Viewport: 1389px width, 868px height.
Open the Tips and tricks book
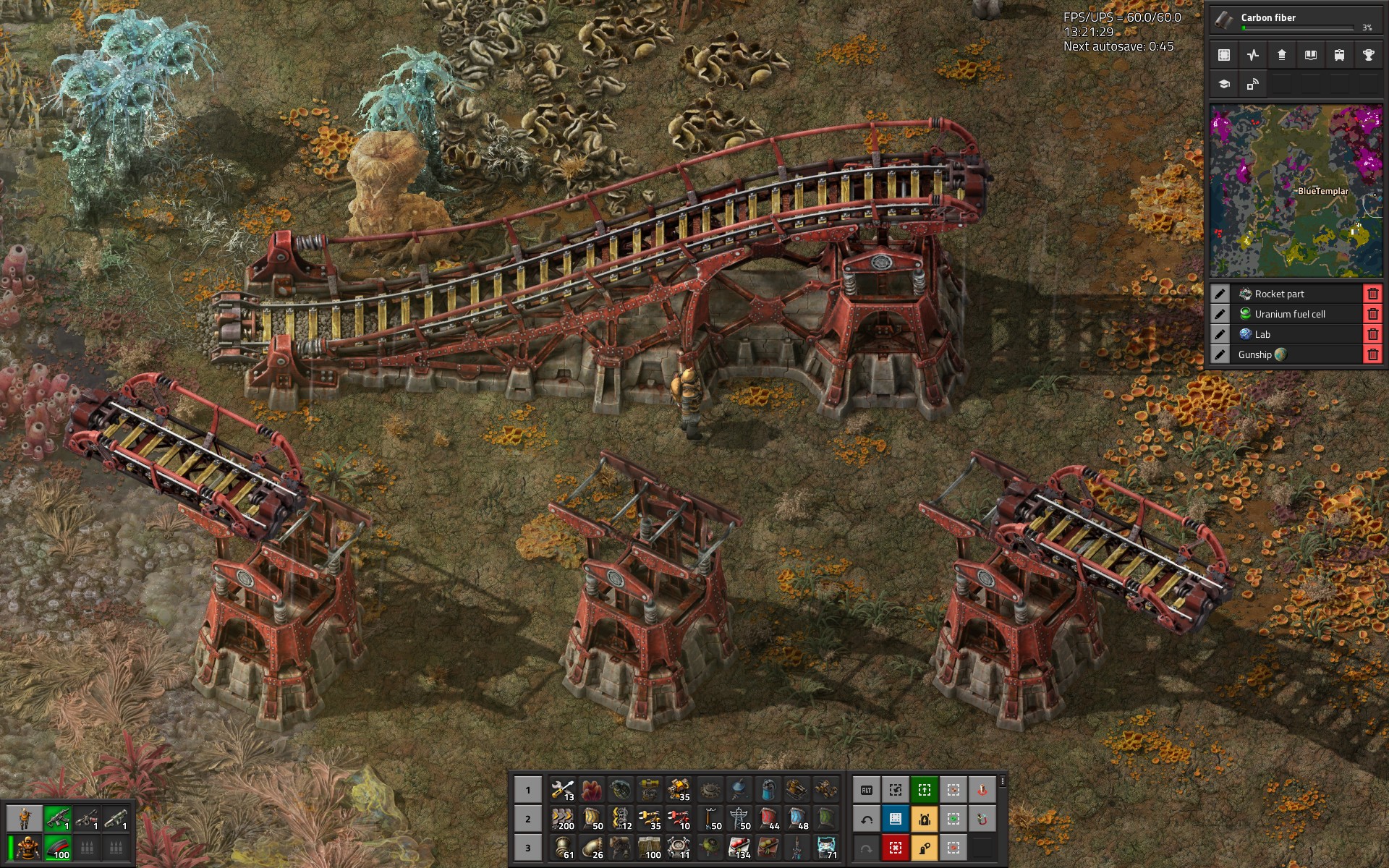click(1310, 55)
